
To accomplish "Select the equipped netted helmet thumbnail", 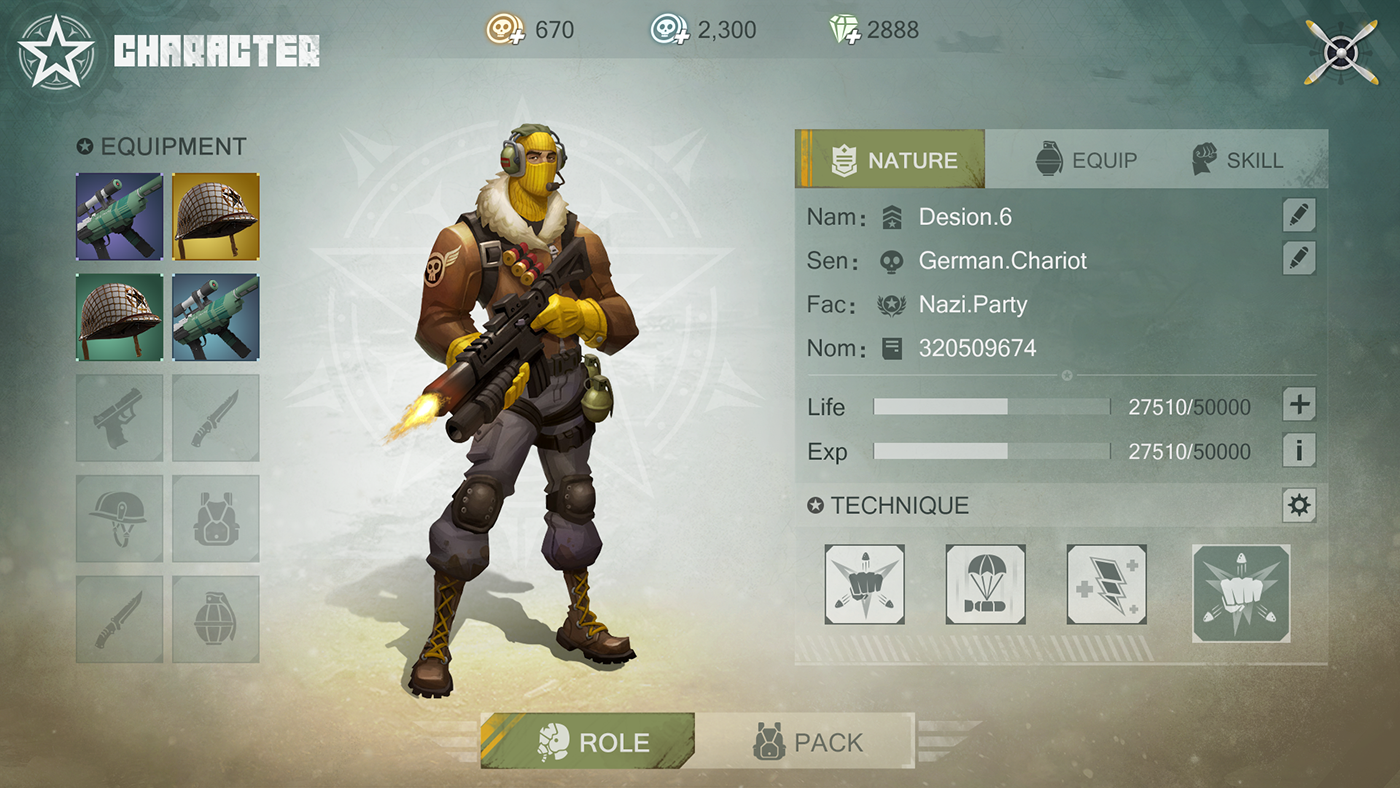I will 215,215.
